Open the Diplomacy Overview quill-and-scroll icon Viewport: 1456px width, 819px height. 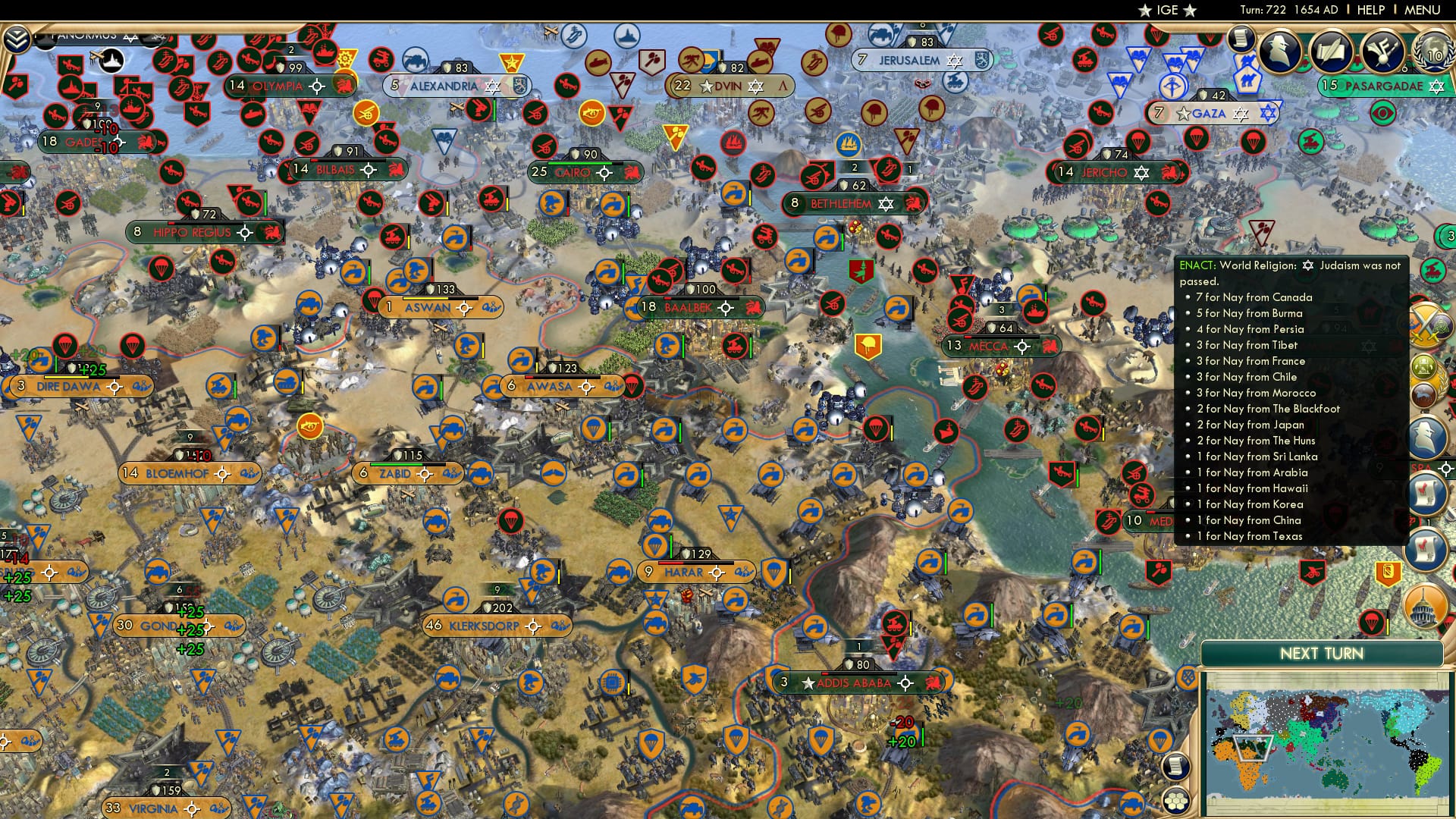tap(1332, 50)
